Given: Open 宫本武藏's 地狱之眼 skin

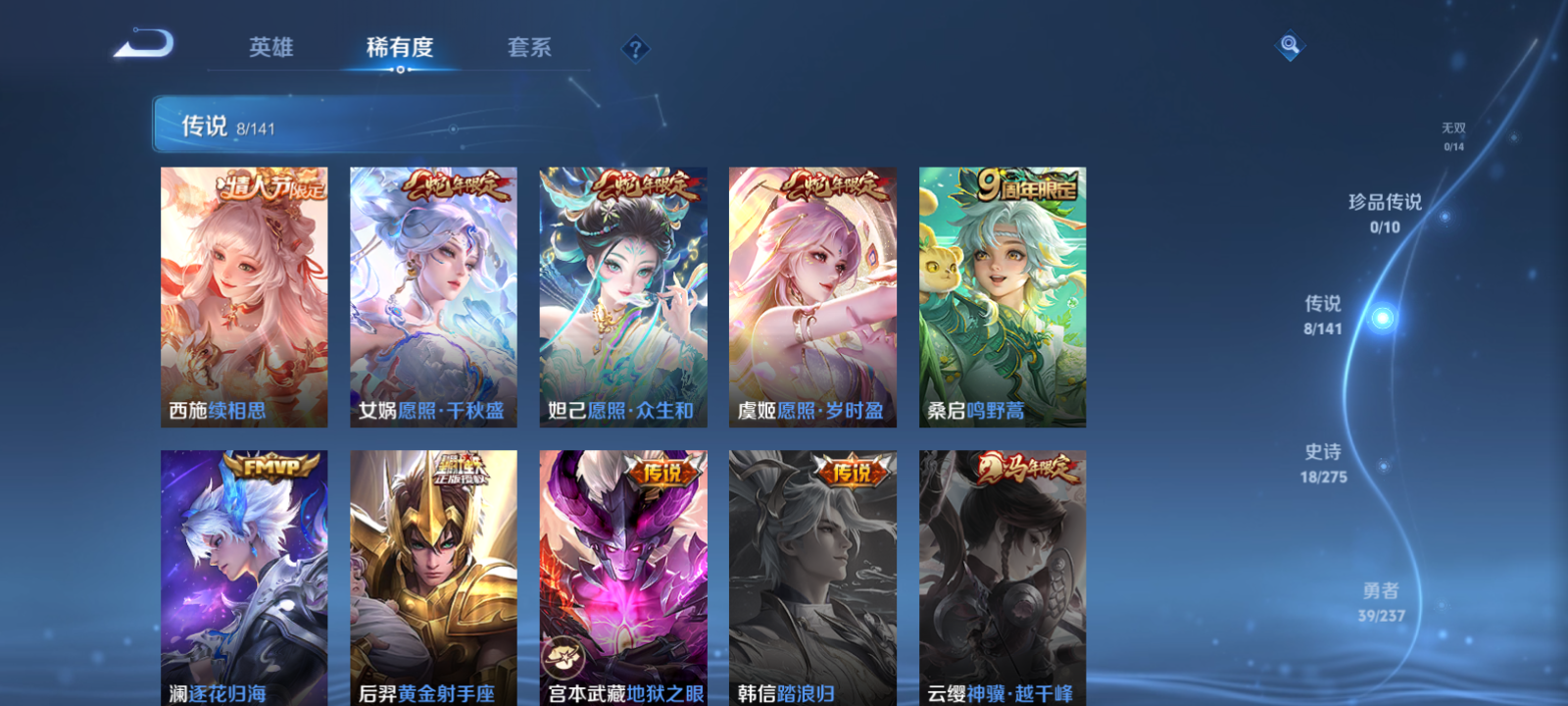Looking at the screenshot, I should pos(621,579).
